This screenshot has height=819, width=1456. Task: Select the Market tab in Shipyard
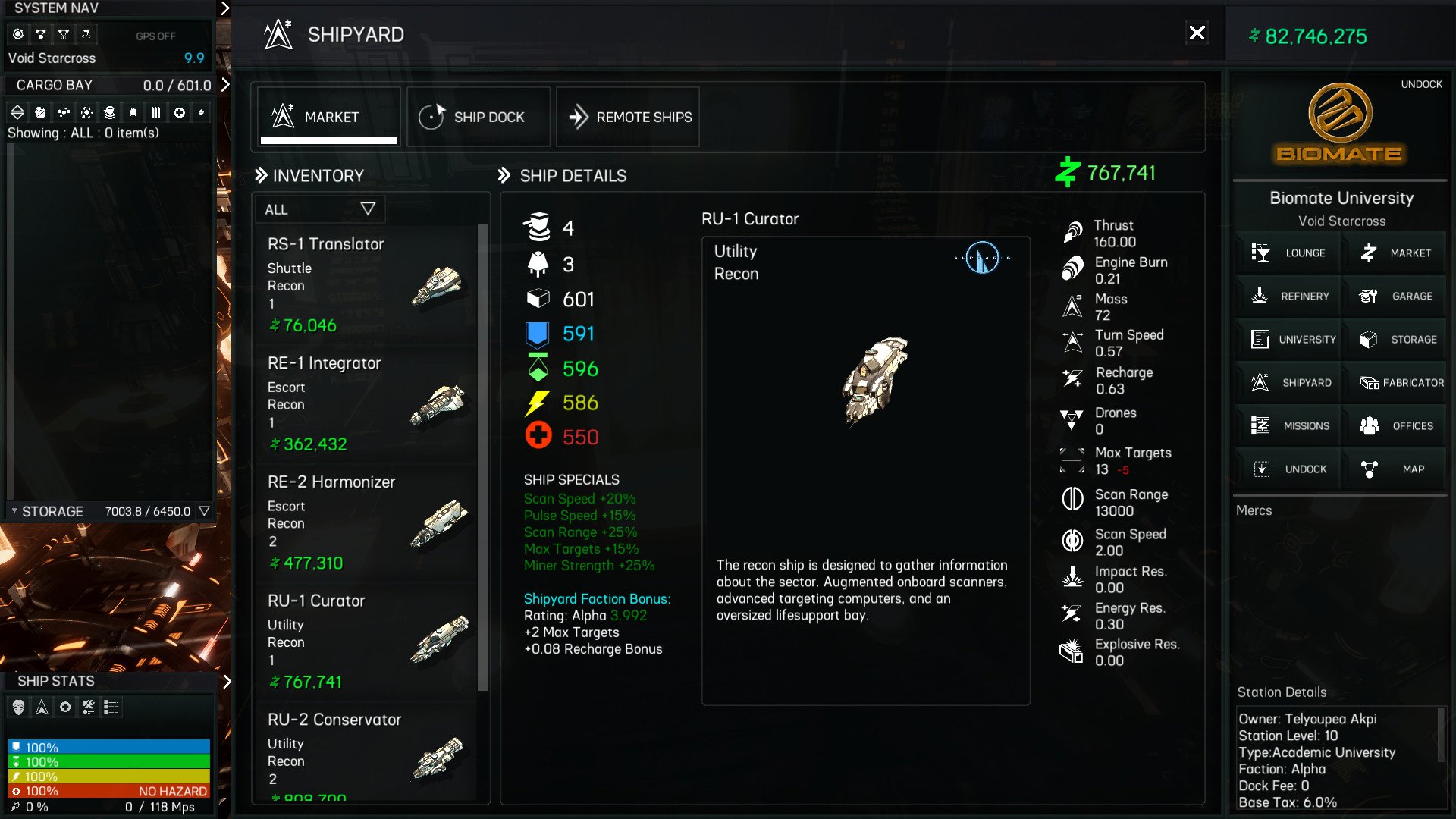(328, 117)
